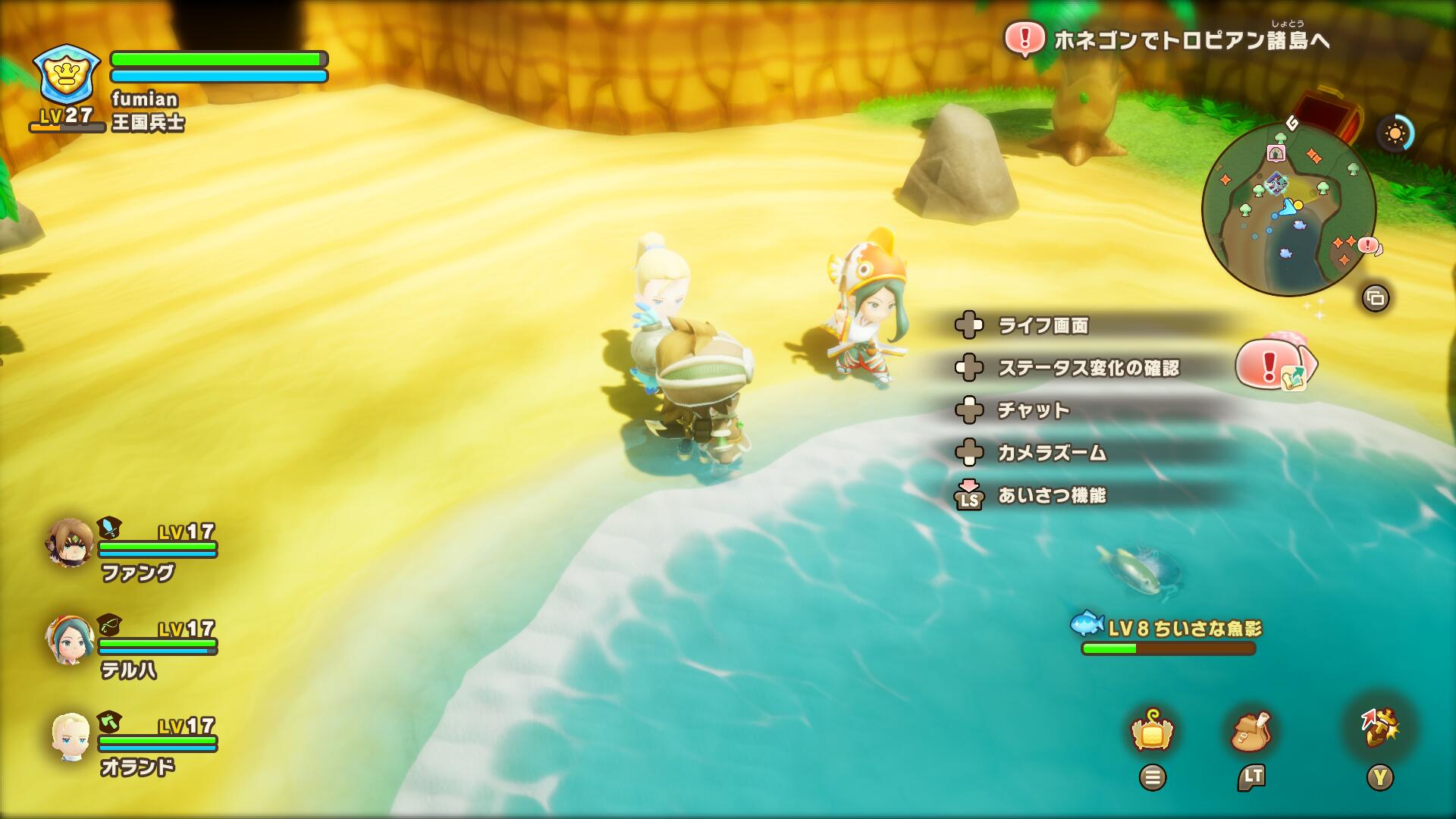Open the circular minimap

tap(1288, 209)
